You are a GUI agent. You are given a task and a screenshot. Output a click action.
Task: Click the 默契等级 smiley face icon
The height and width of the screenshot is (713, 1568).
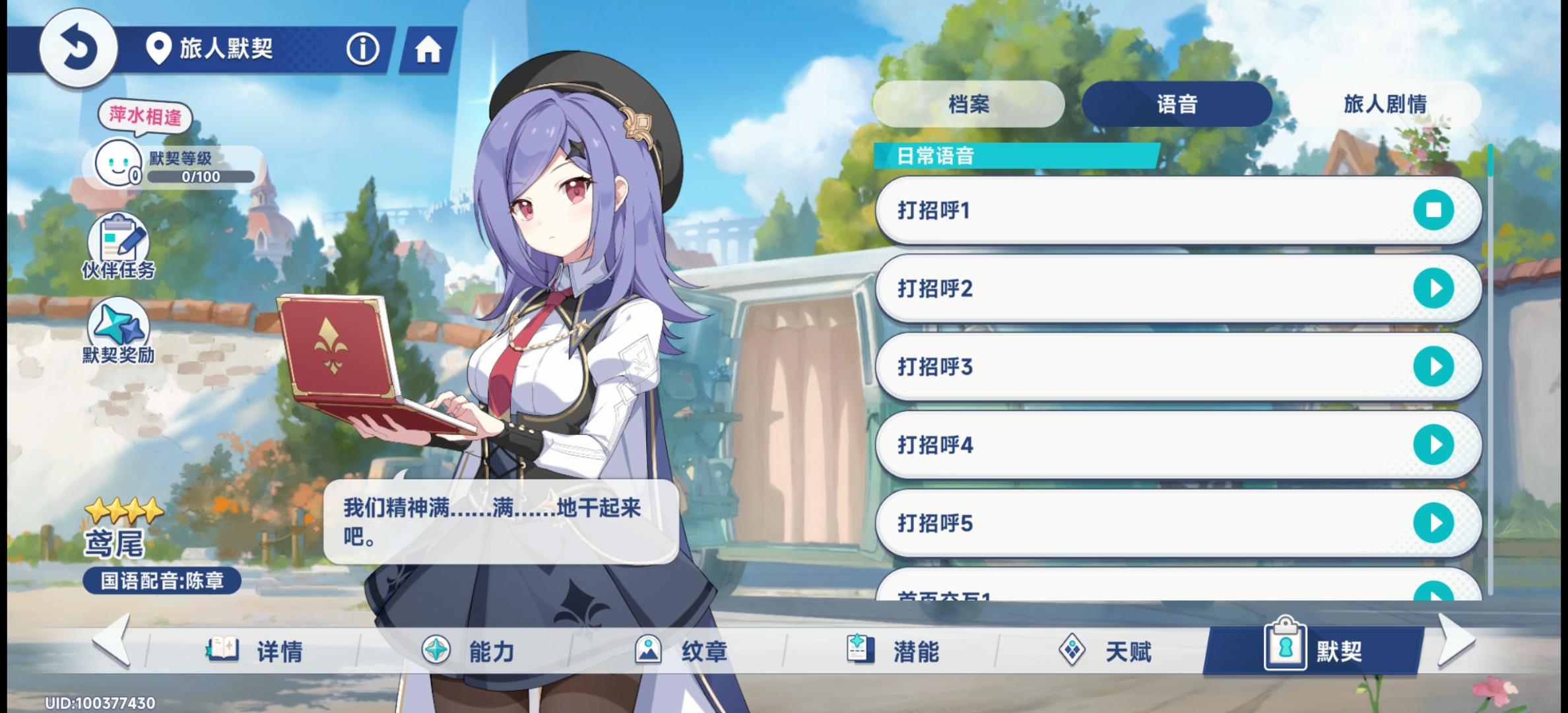(119, 164)
